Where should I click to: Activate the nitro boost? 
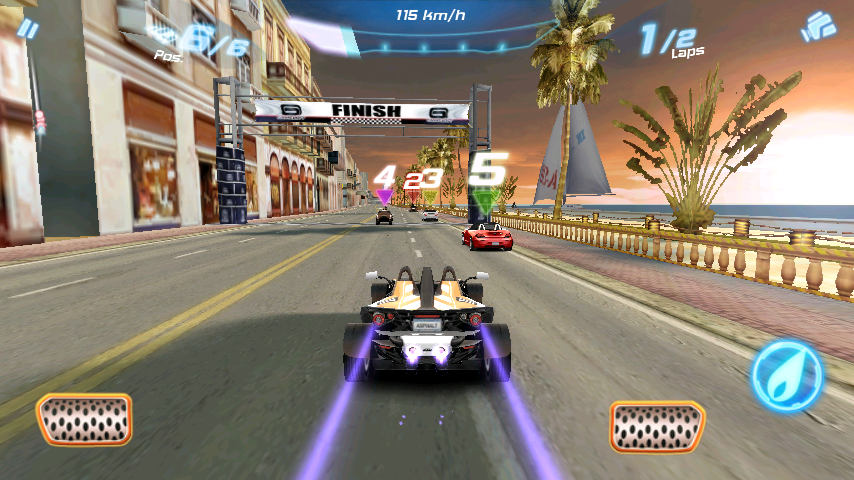pyautogui.click(x=787, y=377)
